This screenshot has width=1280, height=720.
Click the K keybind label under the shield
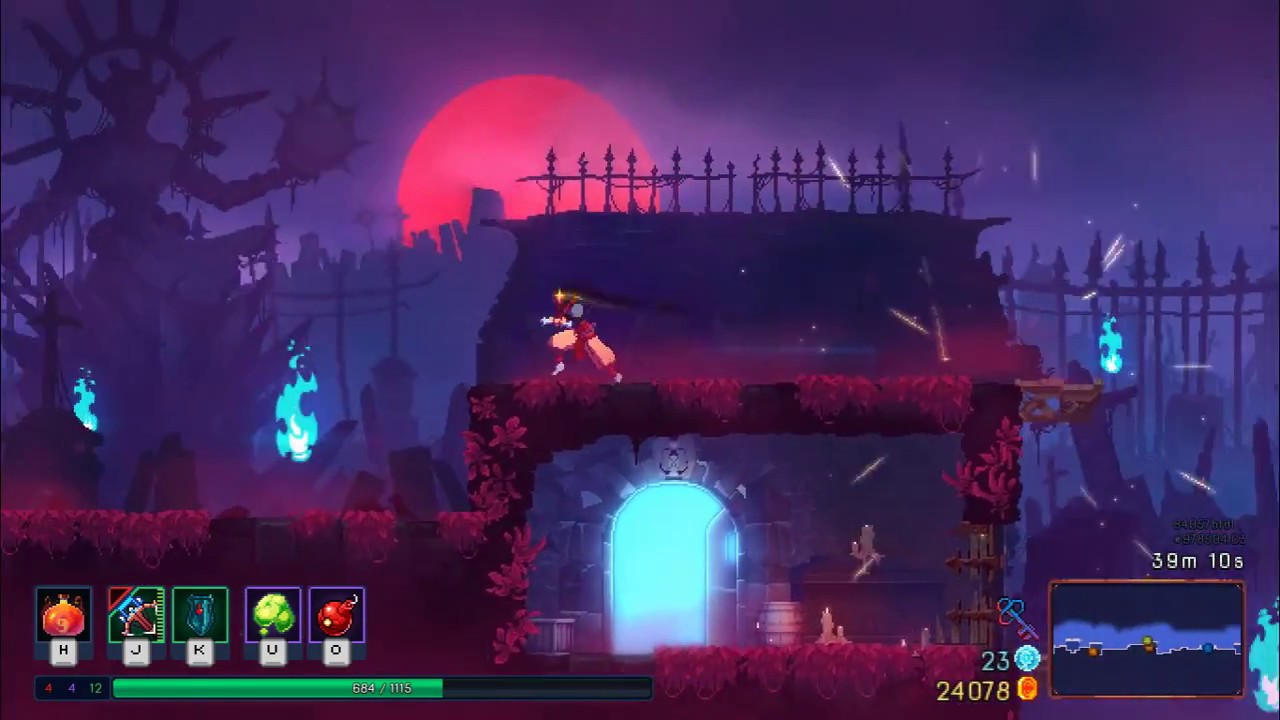199,650
